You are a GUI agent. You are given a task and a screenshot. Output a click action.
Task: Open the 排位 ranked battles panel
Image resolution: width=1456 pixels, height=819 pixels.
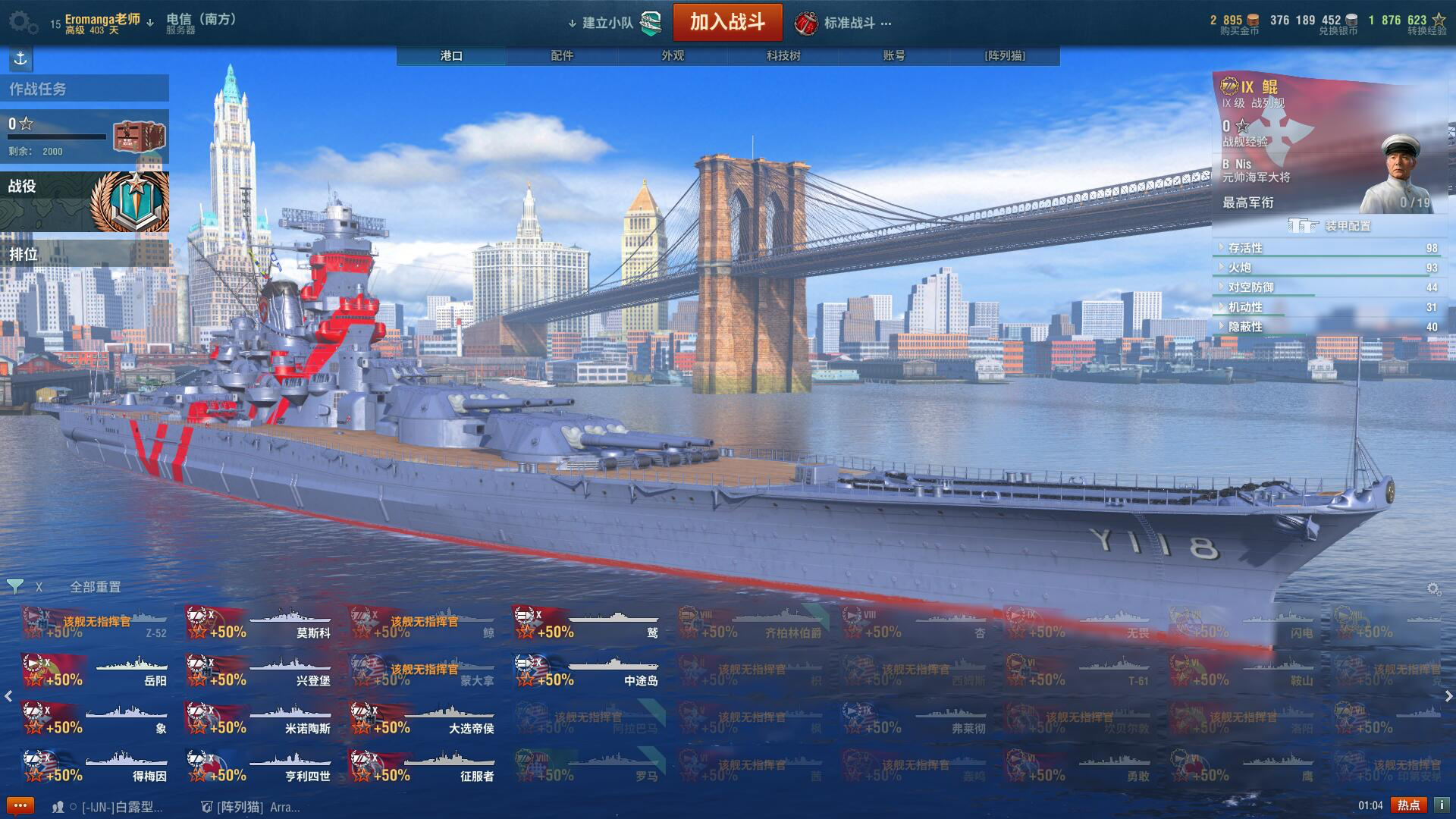pos(83,254)
